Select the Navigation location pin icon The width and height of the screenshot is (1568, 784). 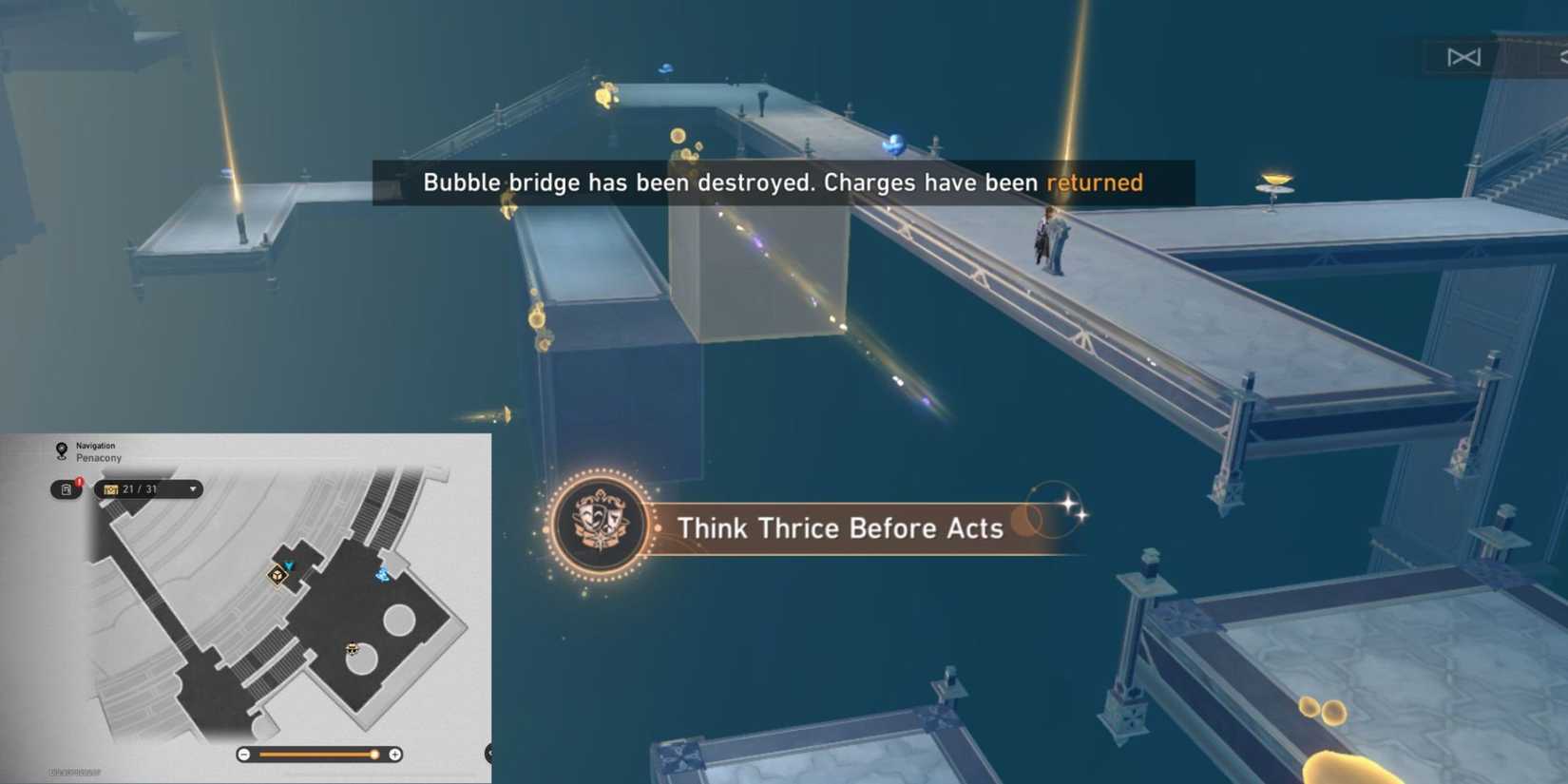pyautogui.click(x=61, y=449)
